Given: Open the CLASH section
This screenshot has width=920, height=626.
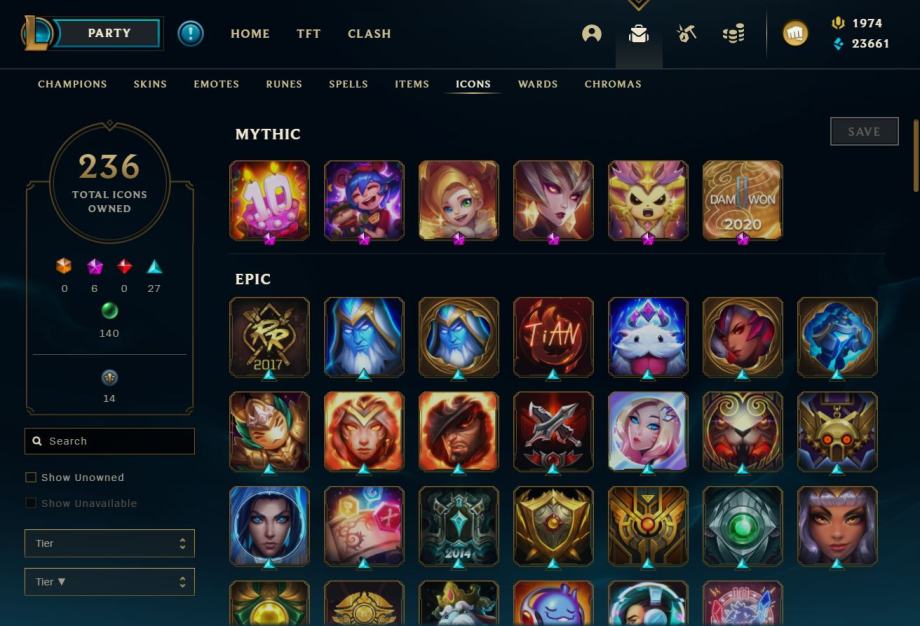Looking at the screenshot, I should (369, 33).
